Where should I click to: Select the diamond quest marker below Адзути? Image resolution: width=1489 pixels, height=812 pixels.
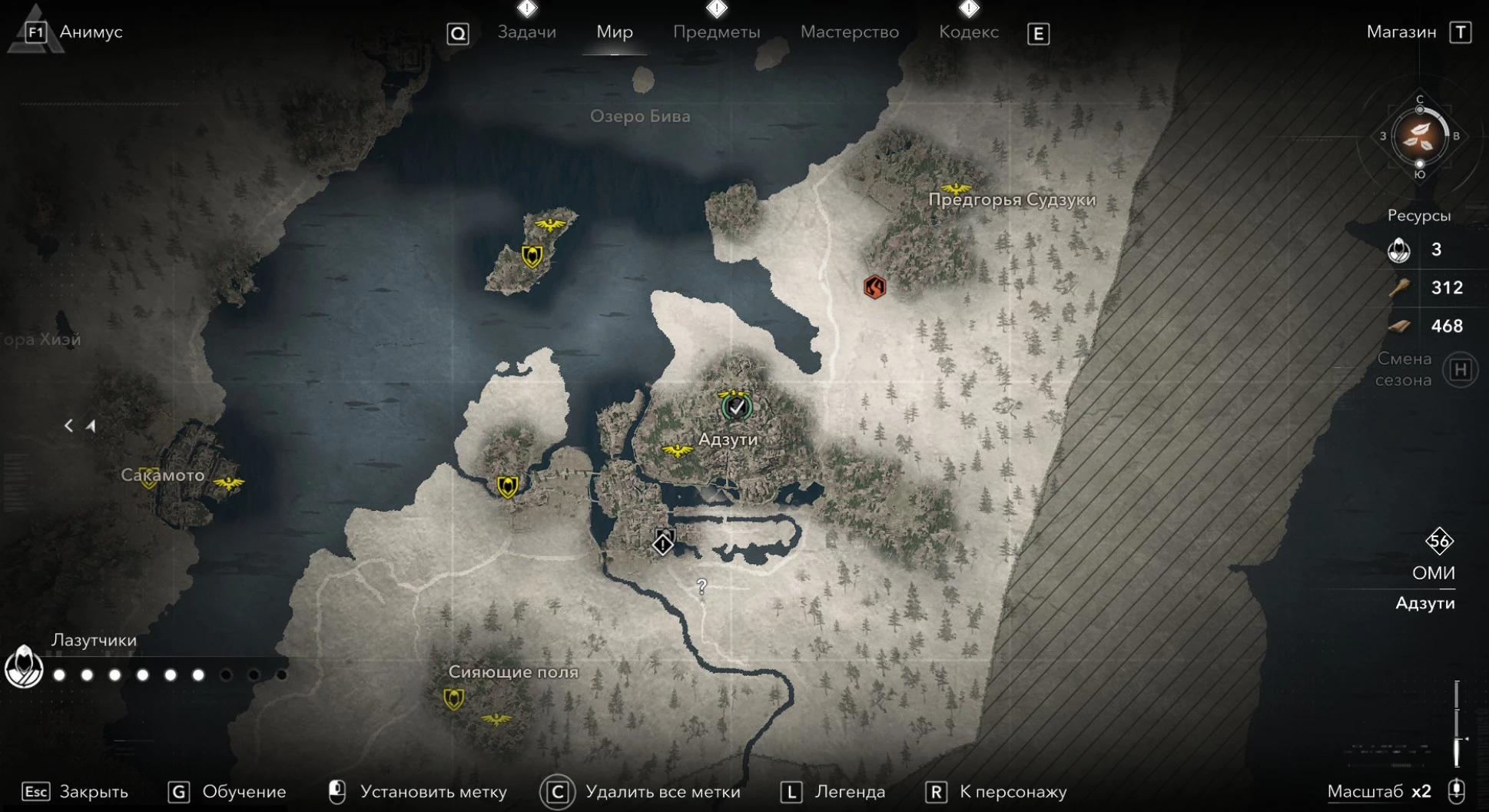pyautogui.click(x=663, y=544)
